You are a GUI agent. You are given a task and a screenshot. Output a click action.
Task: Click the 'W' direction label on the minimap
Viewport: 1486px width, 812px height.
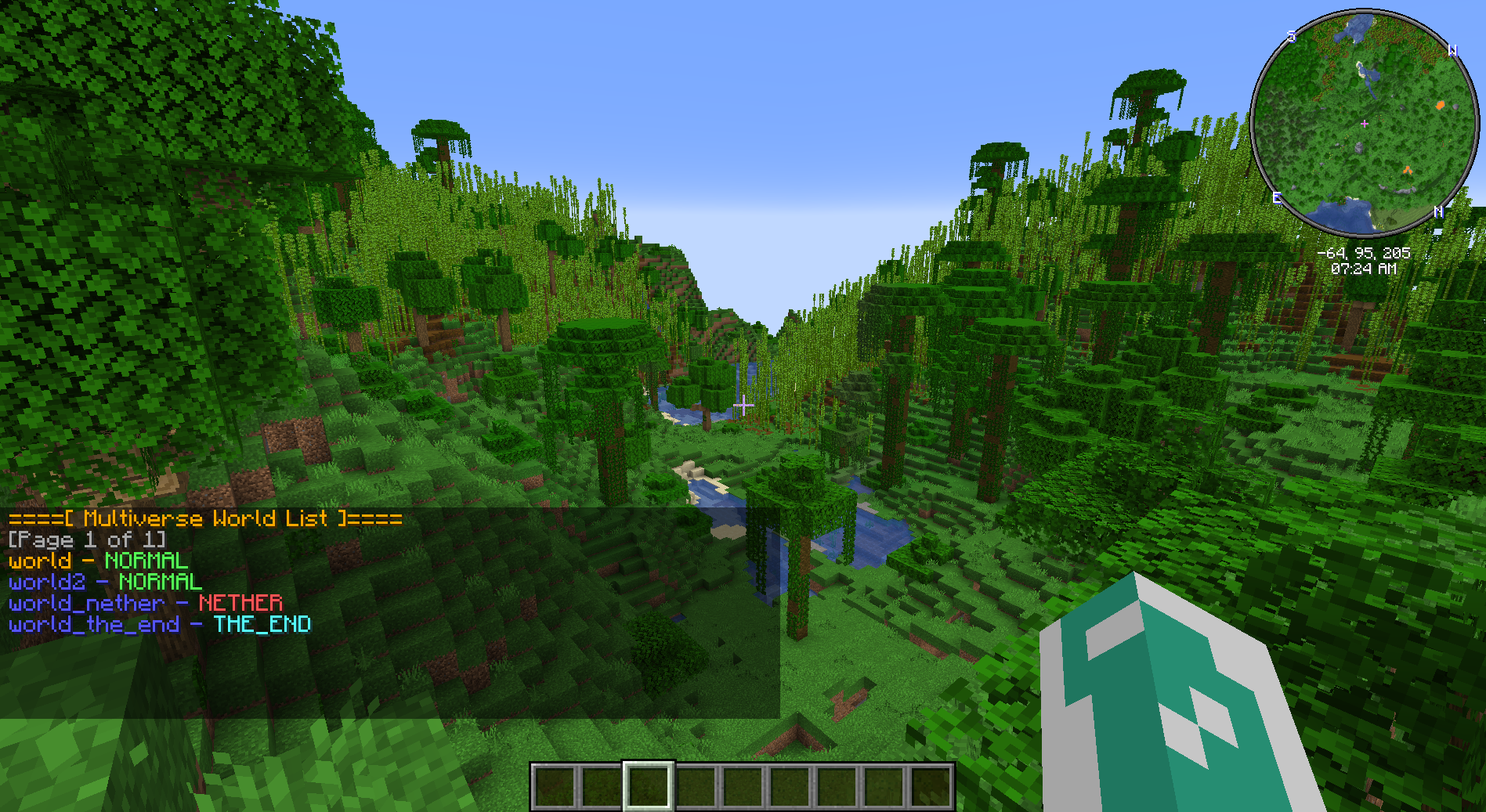click(x=1454, y=49)
